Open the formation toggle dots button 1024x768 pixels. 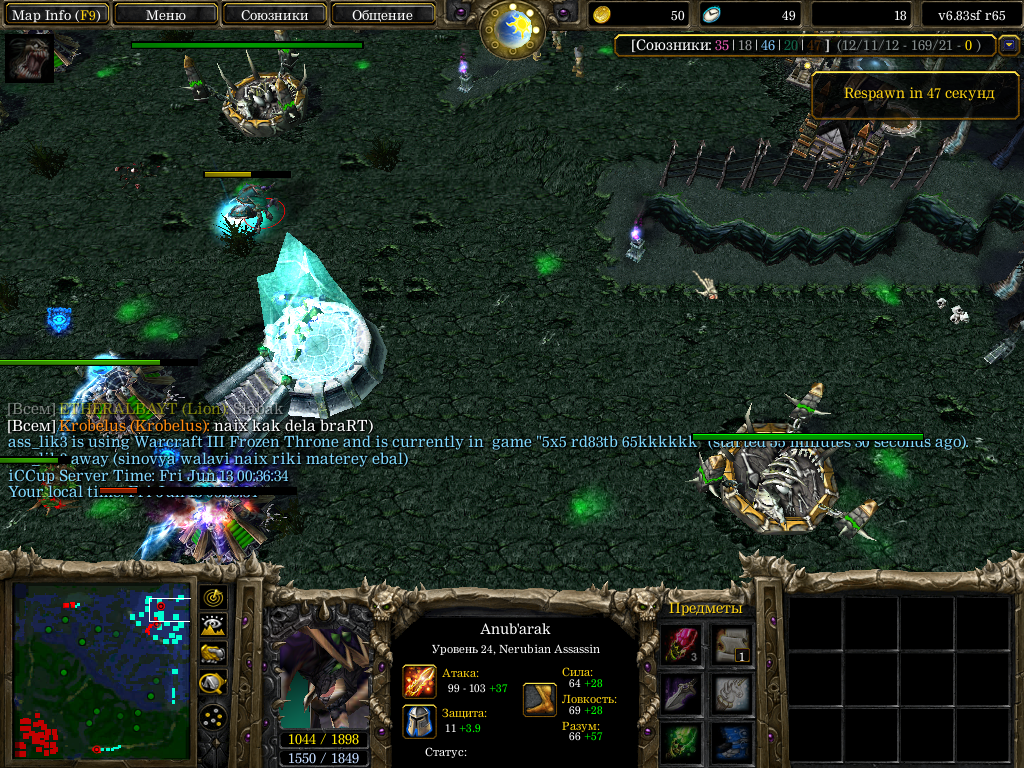point(214,717)
